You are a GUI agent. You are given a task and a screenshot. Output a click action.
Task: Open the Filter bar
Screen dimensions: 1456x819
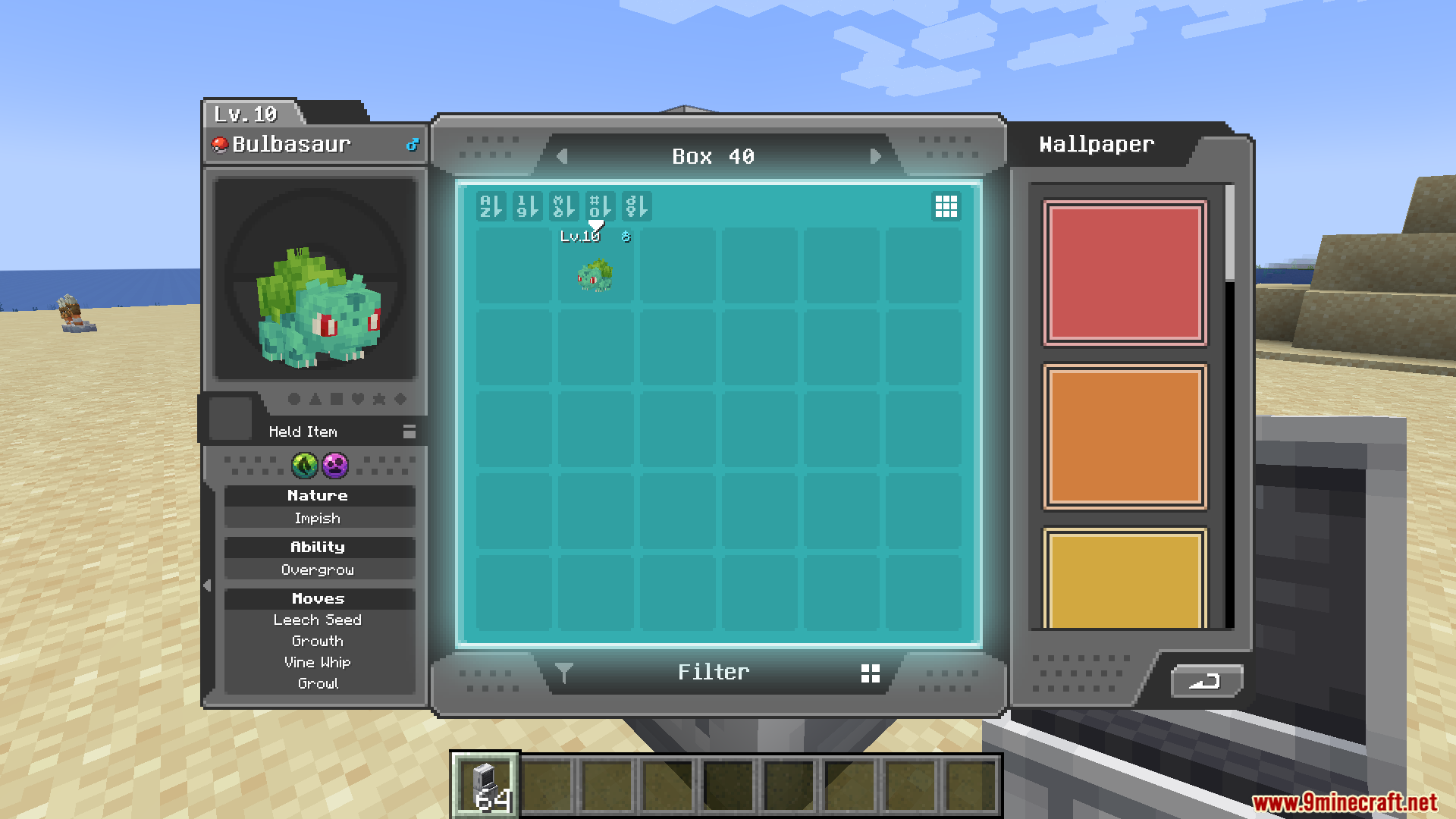coord(714,672)
